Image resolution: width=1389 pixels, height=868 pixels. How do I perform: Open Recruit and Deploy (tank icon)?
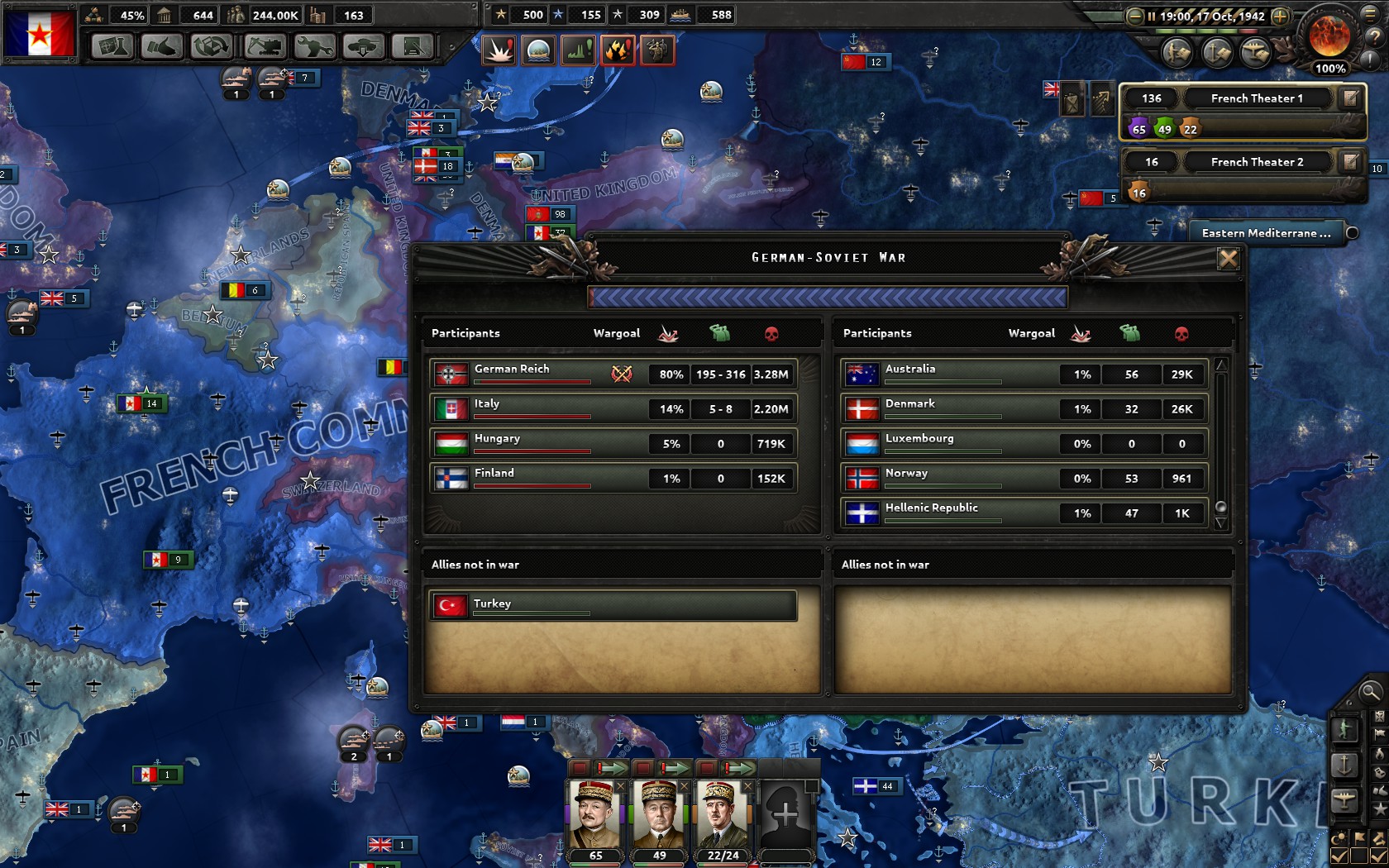tap(363, 47)
